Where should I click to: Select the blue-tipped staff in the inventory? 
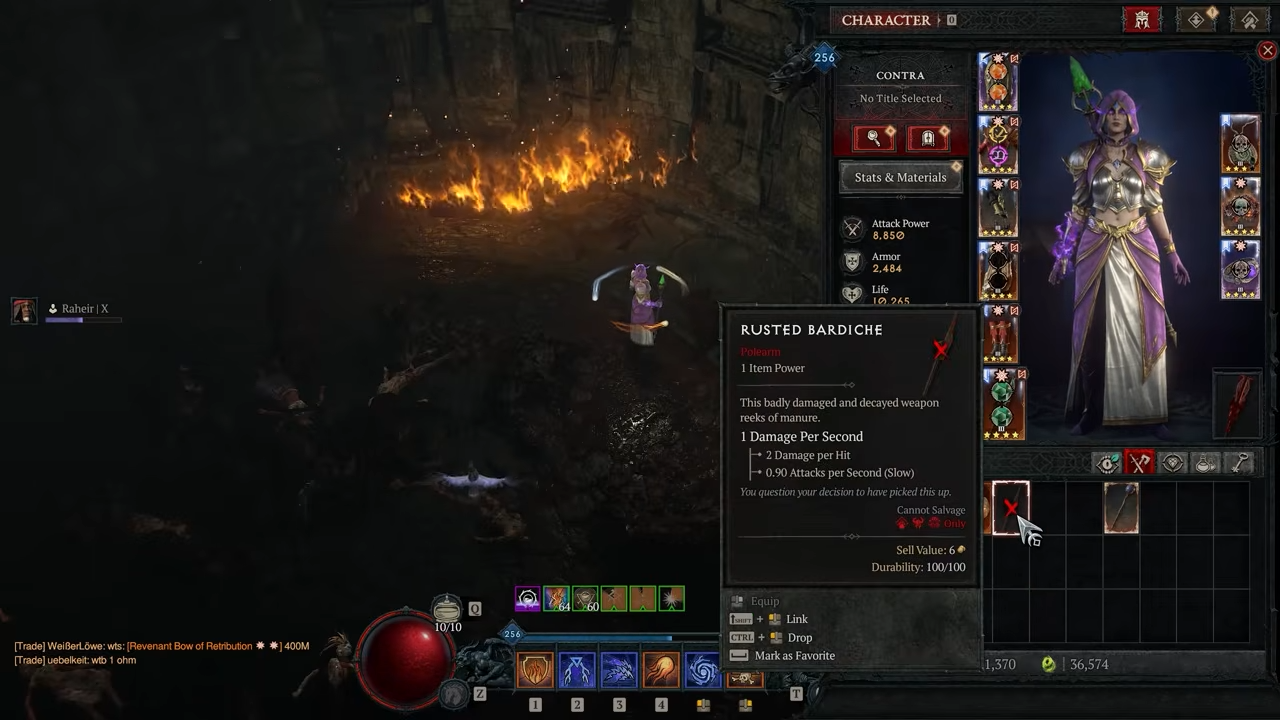pos(1121,508)
